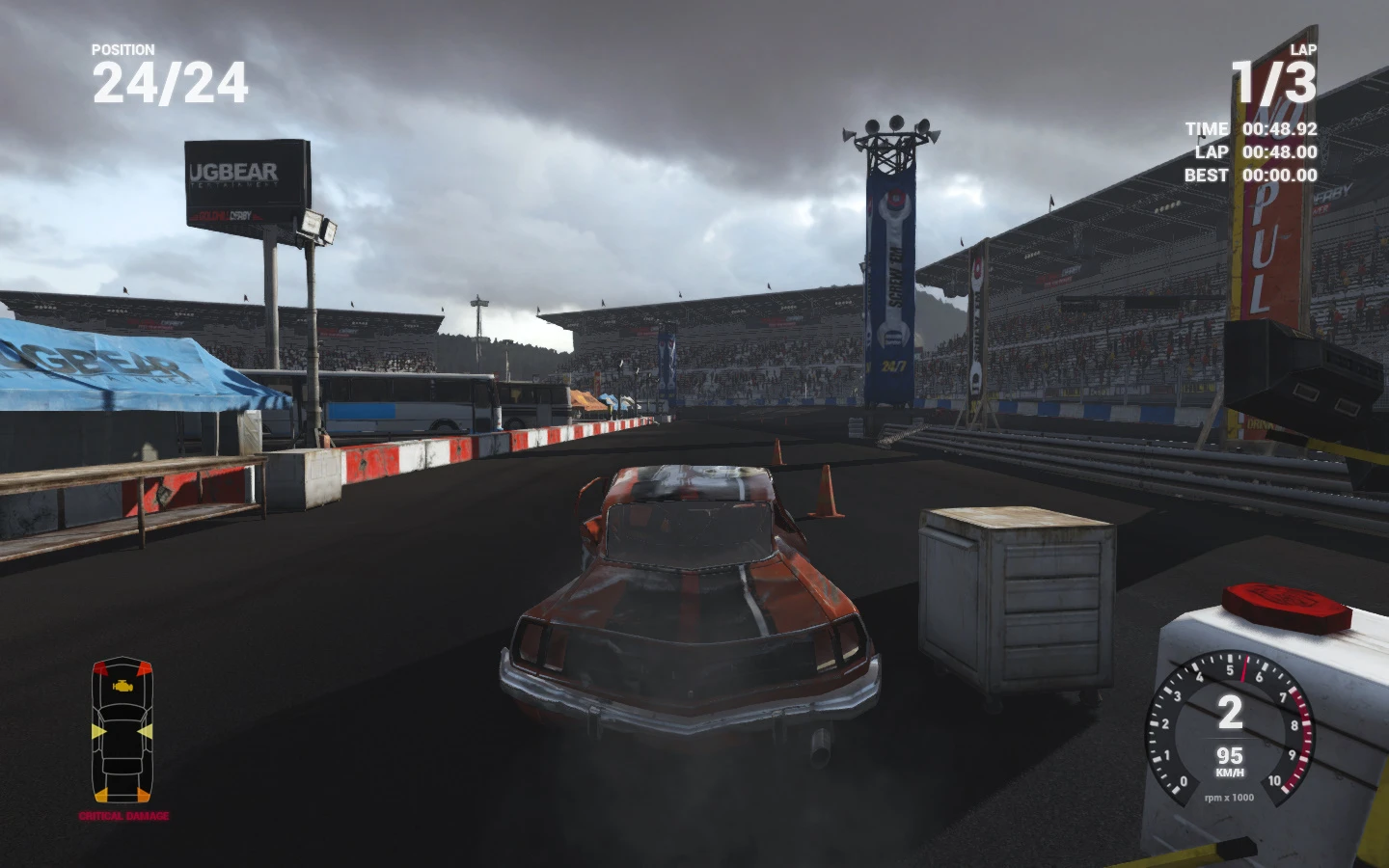This screenshot has height=868, width=1389.
Task: Click the gear number 2 on the tachometer
Action: [x=1232, y=711]
